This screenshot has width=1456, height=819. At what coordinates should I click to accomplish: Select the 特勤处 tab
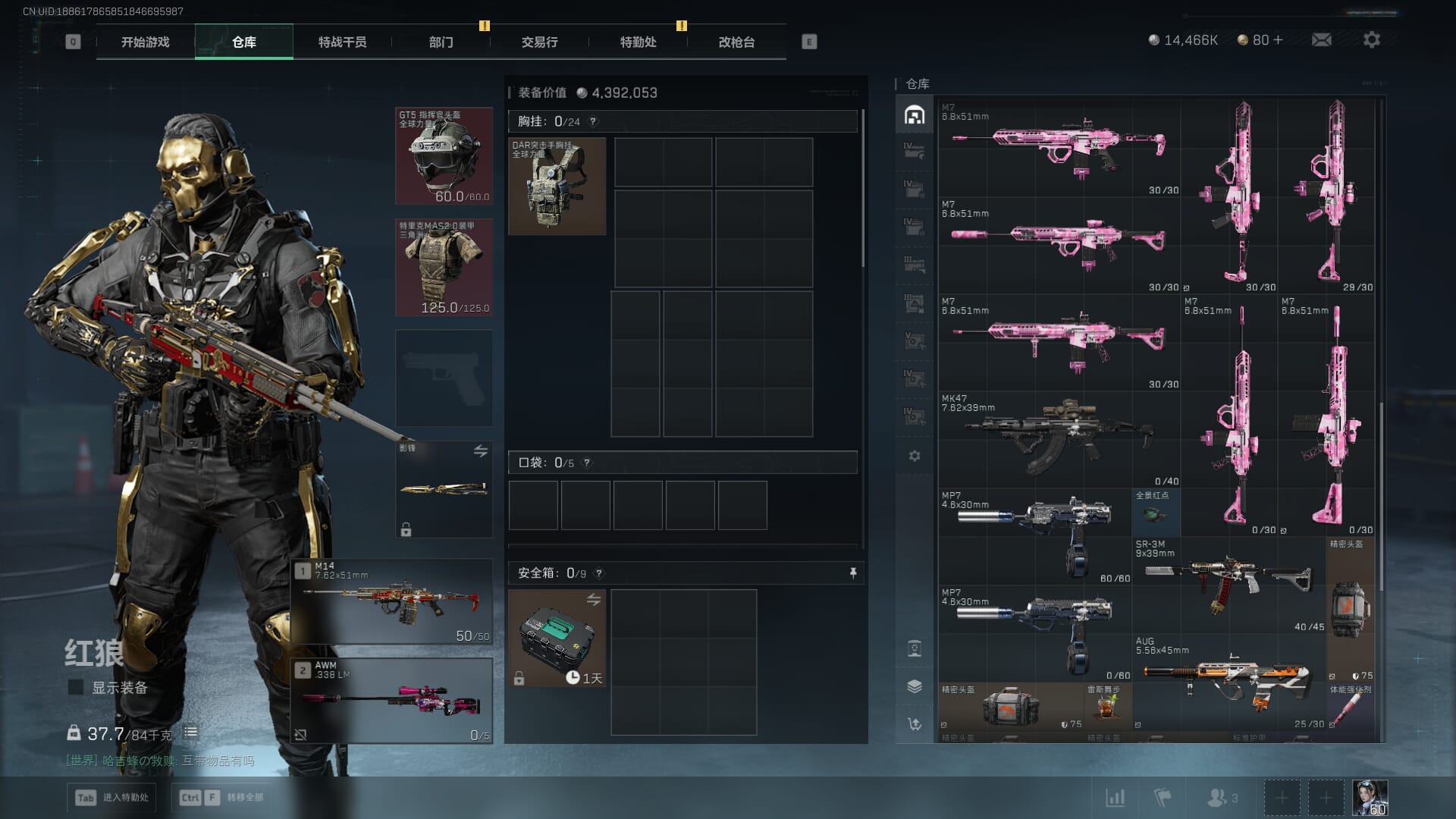click(x=638, y=42)
